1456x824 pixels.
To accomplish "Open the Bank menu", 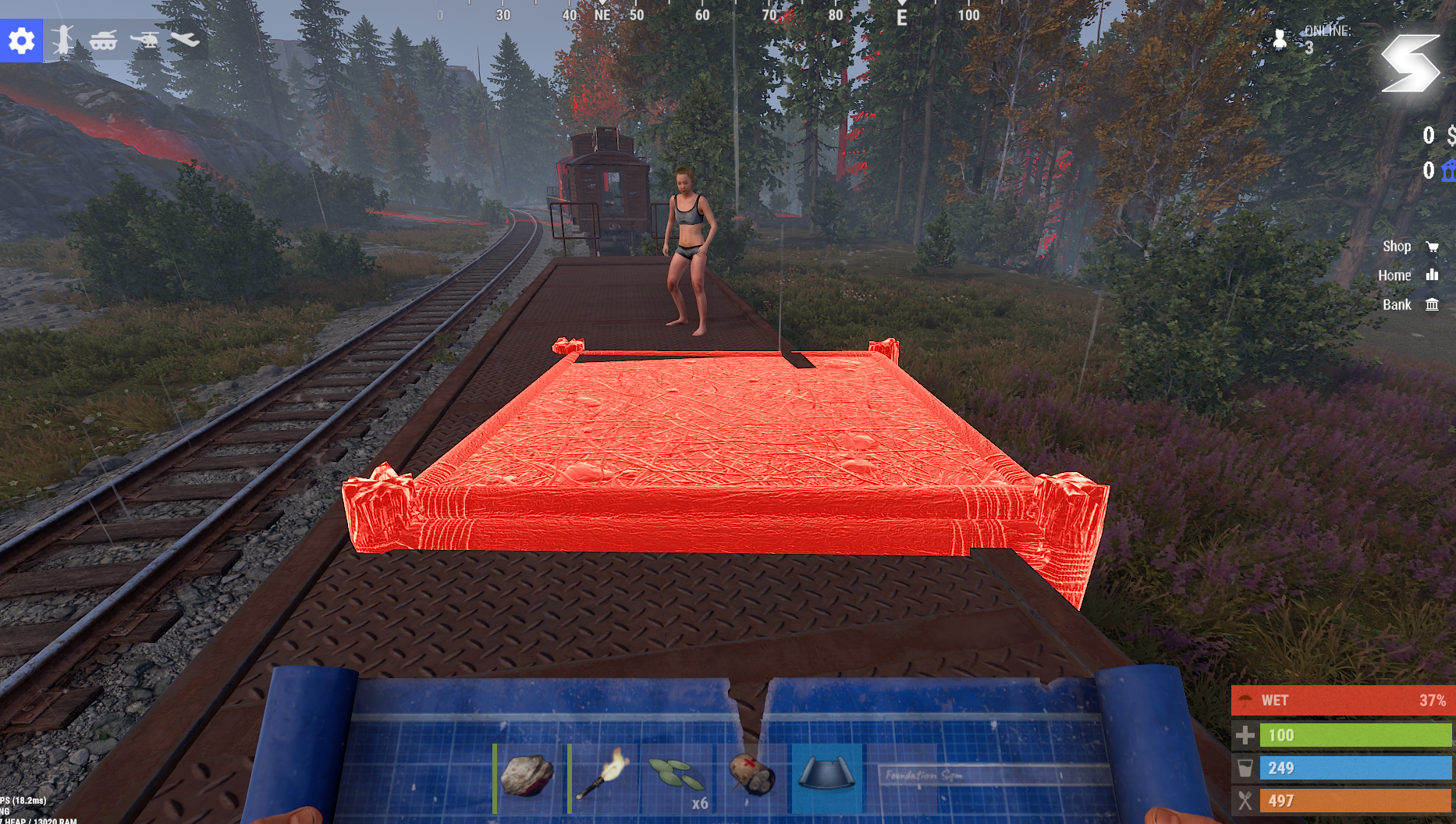I will (1410, 305).
